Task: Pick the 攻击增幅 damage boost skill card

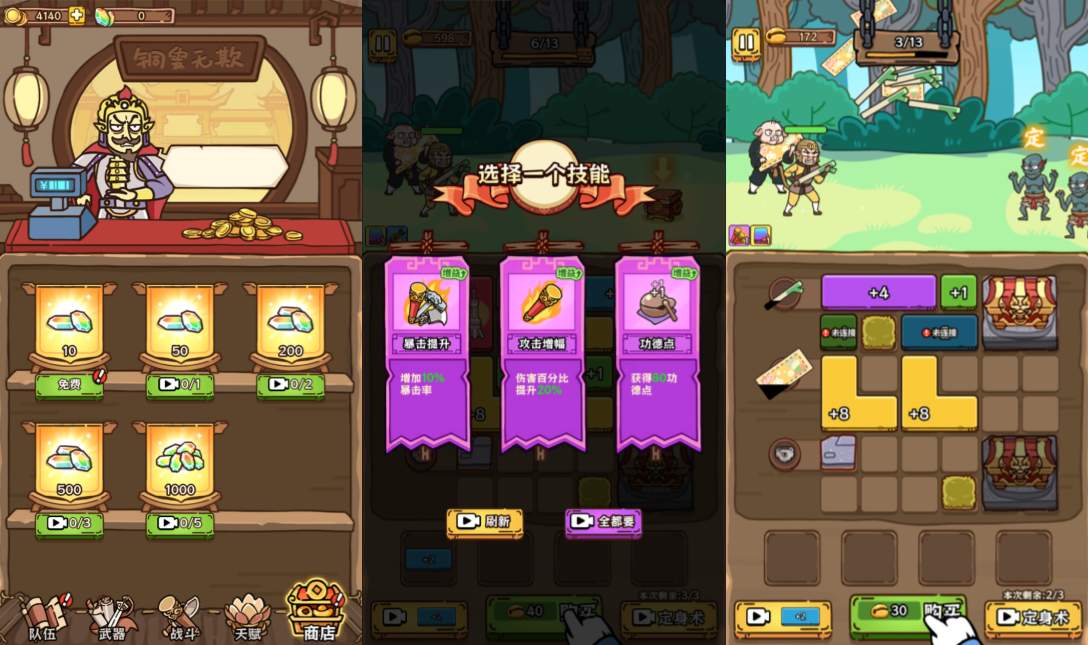Action: (x=542, y=350)
